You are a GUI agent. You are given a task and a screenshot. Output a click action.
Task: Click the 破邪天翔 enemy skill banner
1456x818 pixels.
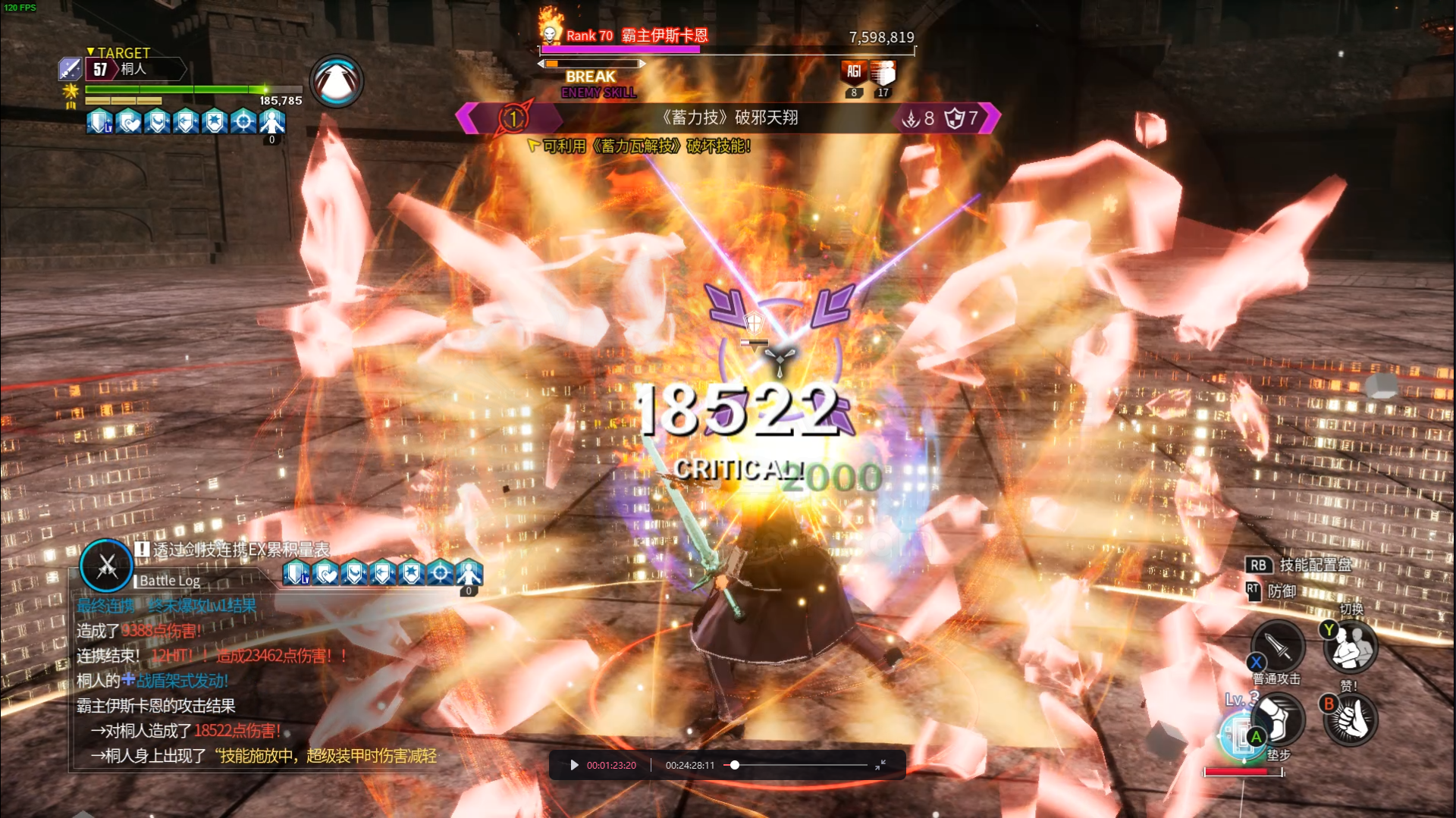729,118
